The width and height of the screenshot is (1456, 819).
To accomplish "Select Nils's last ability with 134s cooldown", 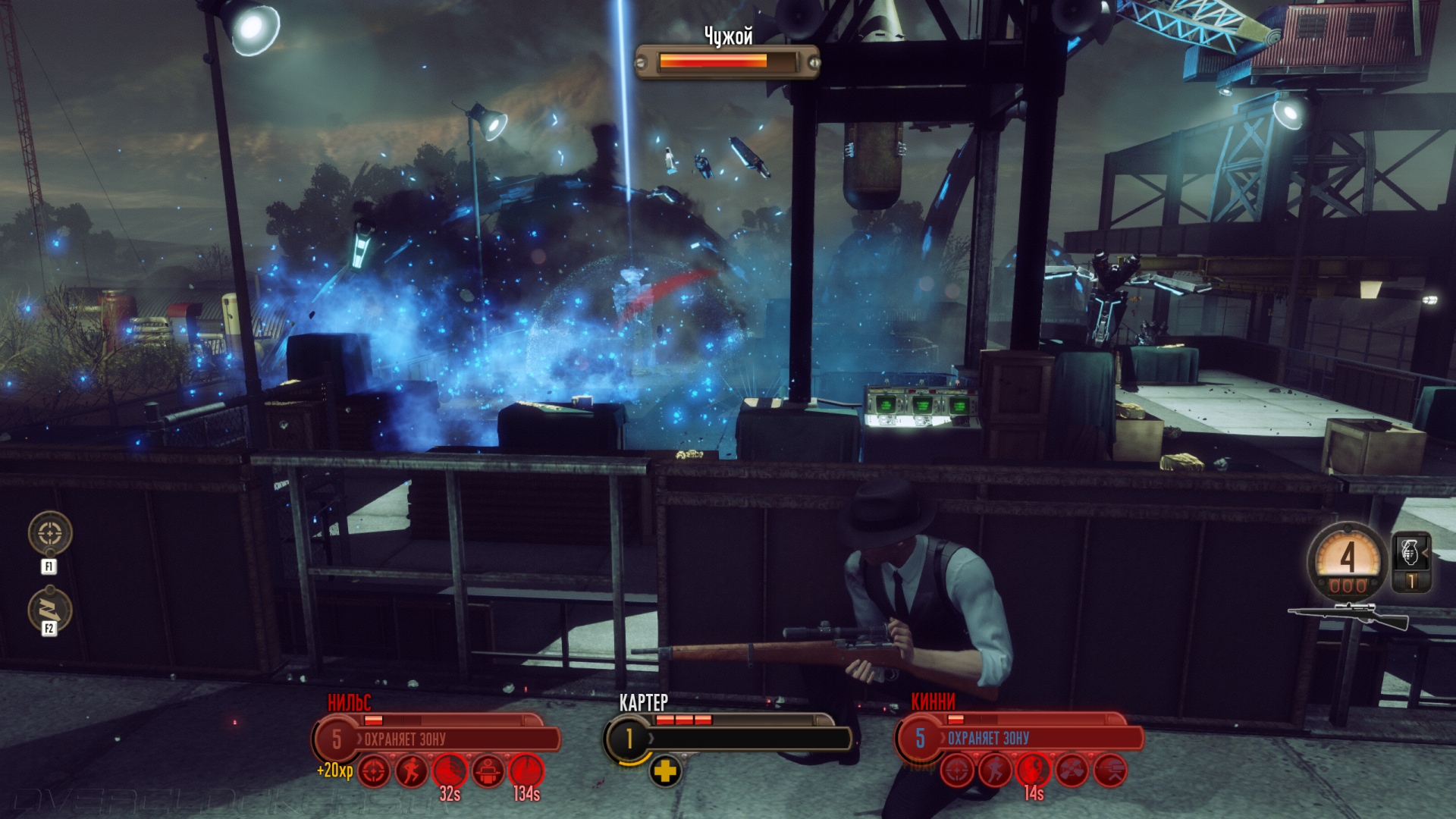I will pos(527,771).
